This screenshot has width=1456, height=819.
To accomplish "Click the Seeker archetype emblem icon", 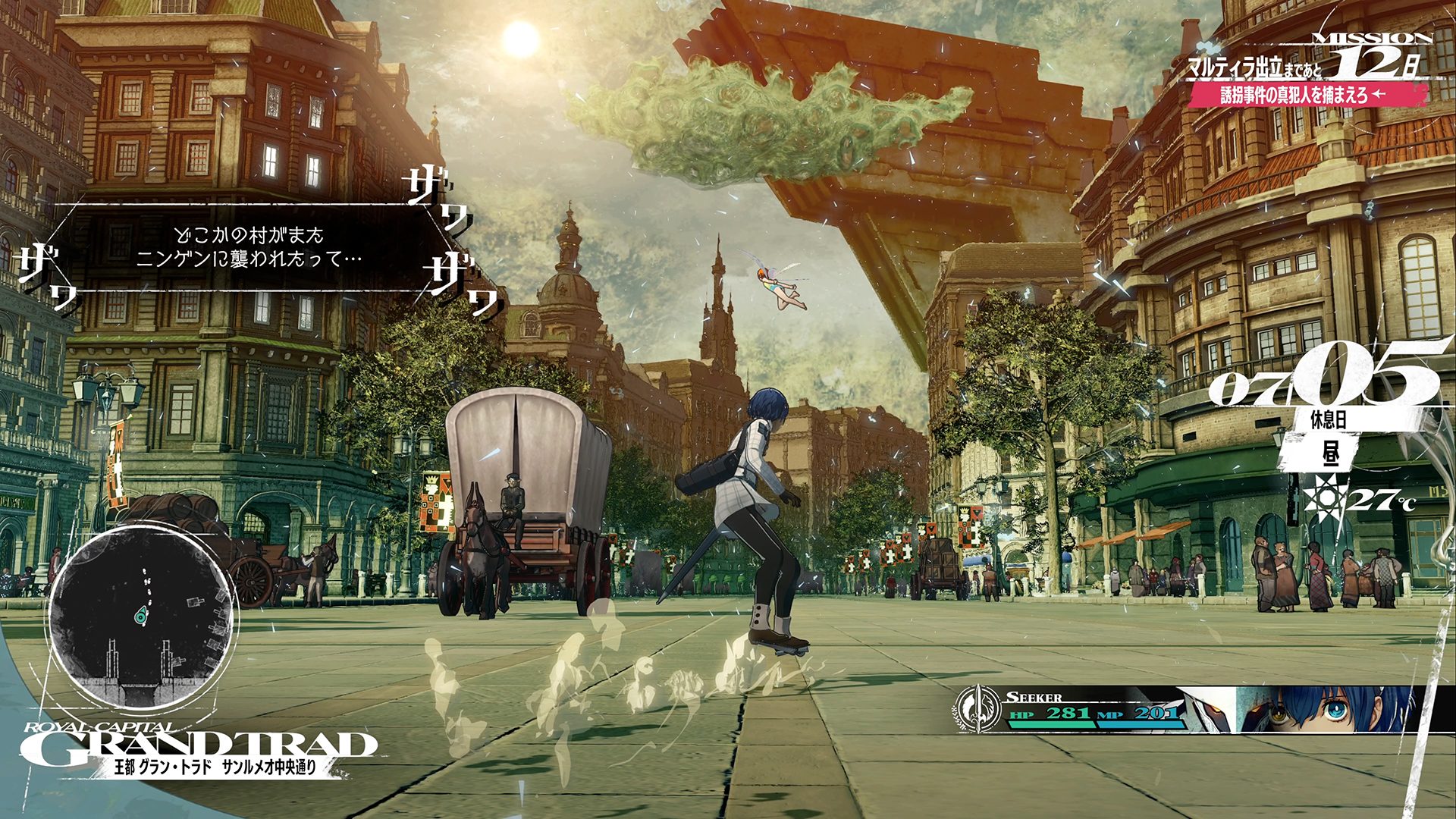I will (977, 709).
